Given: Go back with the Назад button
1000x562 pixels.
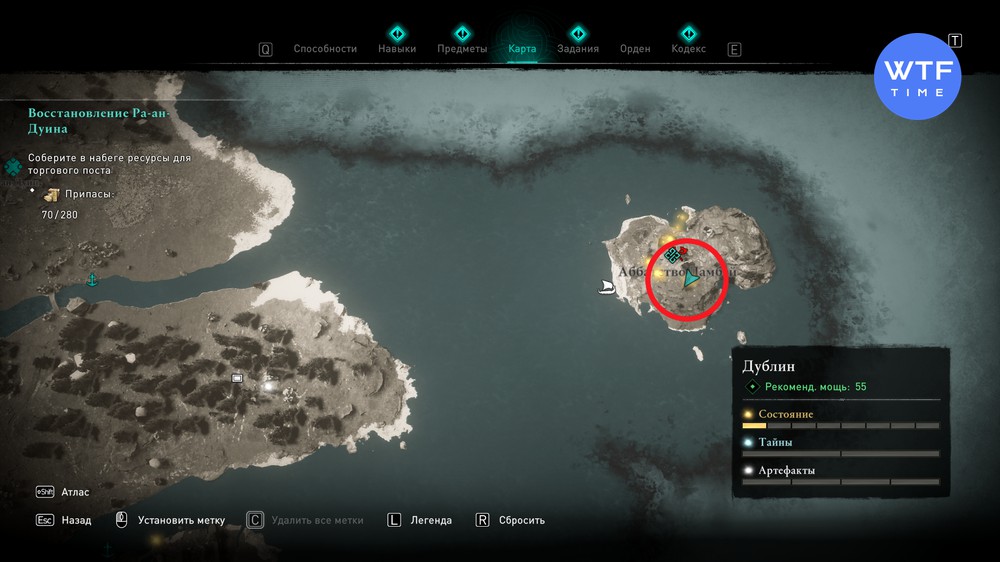Looking at the screenshot, I should [75, 520].
